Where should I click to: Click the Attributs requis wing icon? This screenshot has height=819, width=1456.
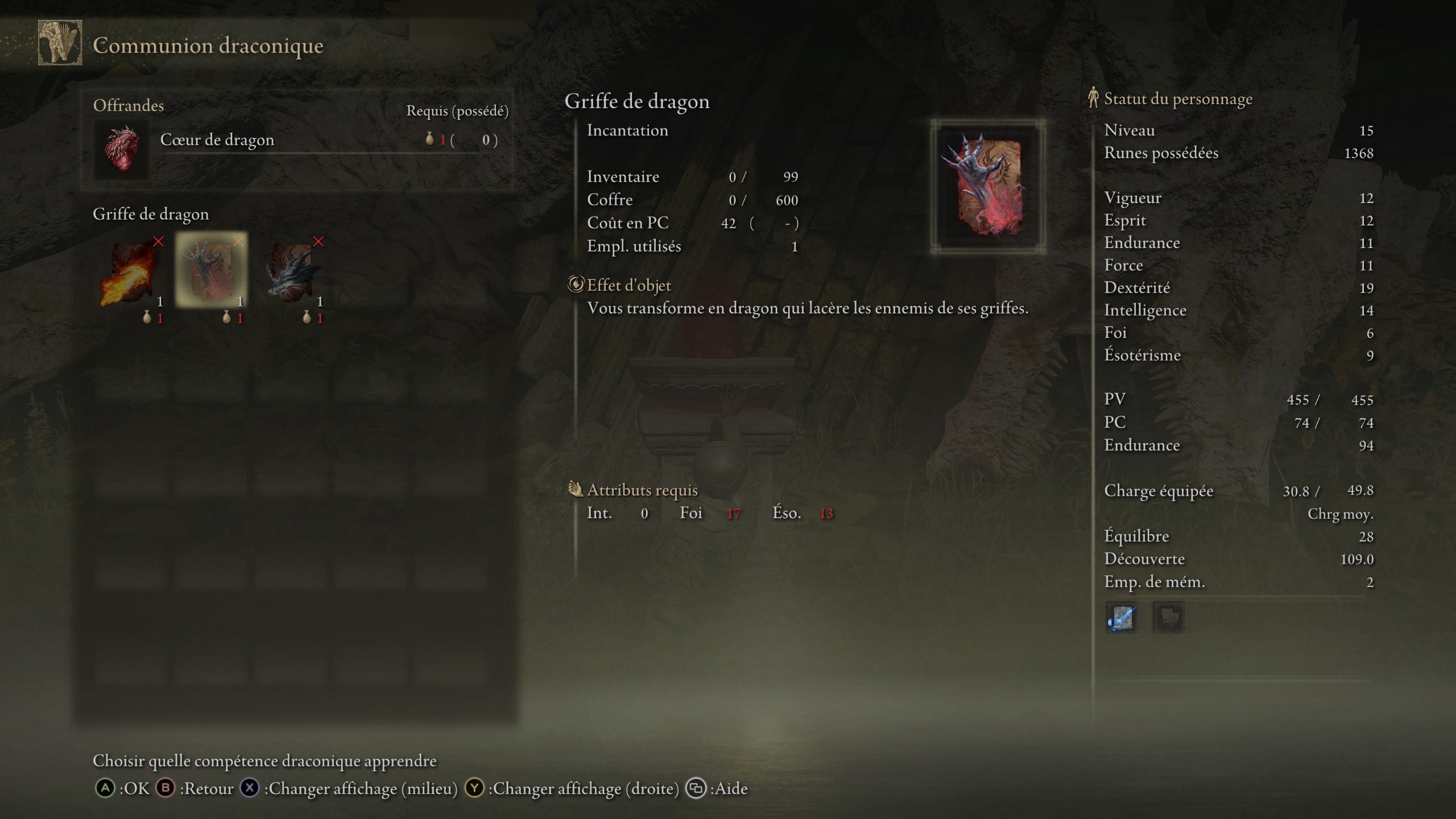coord(577,490)
